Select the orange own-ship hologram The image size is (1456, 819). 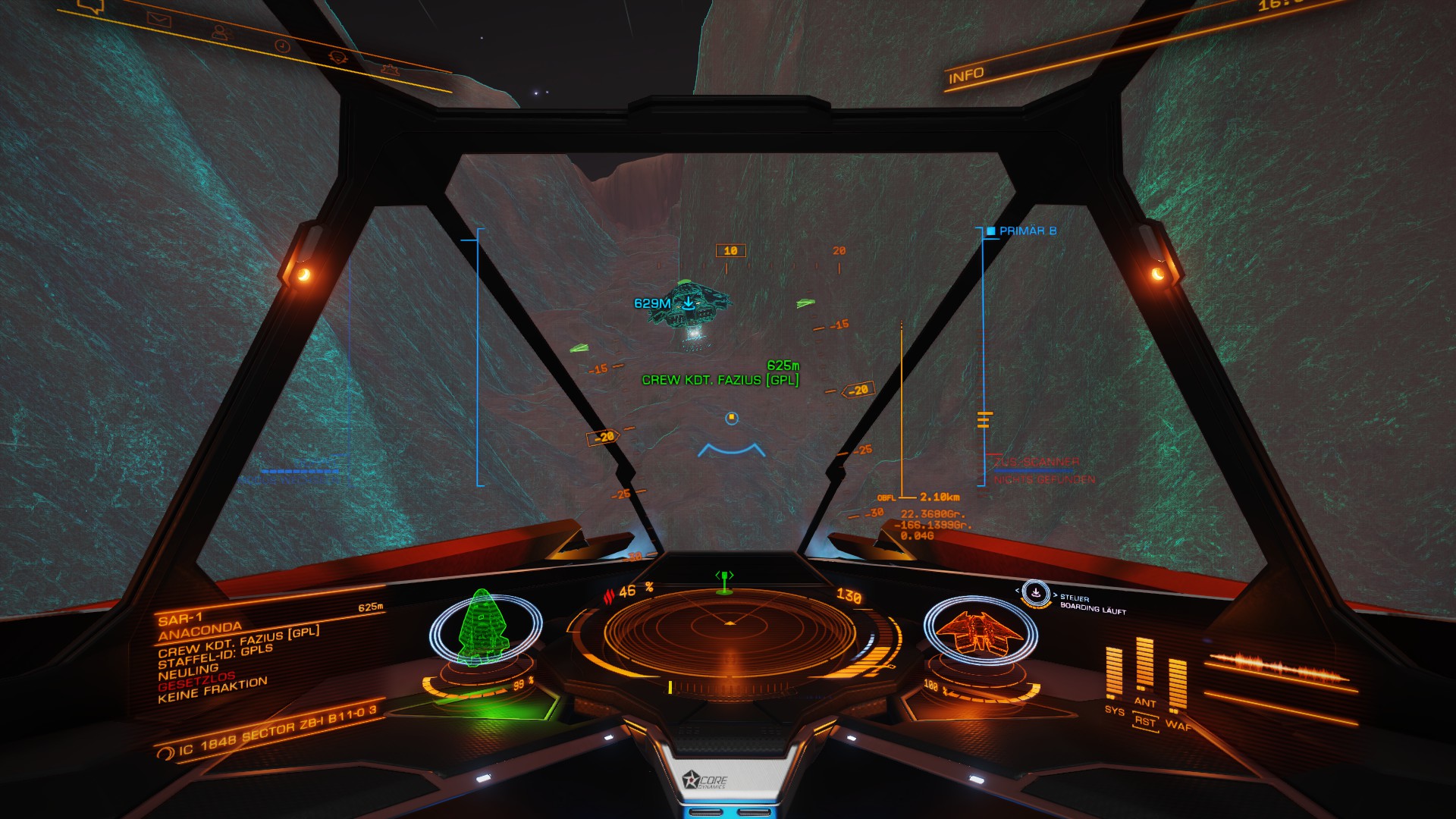[976, 629]
